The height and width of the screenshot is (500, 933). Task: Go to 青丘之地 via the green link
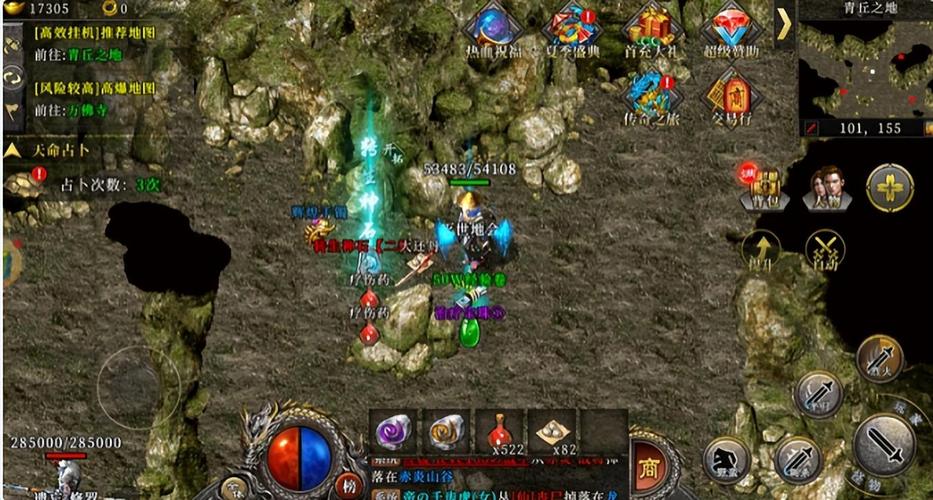tap(89, 55)
